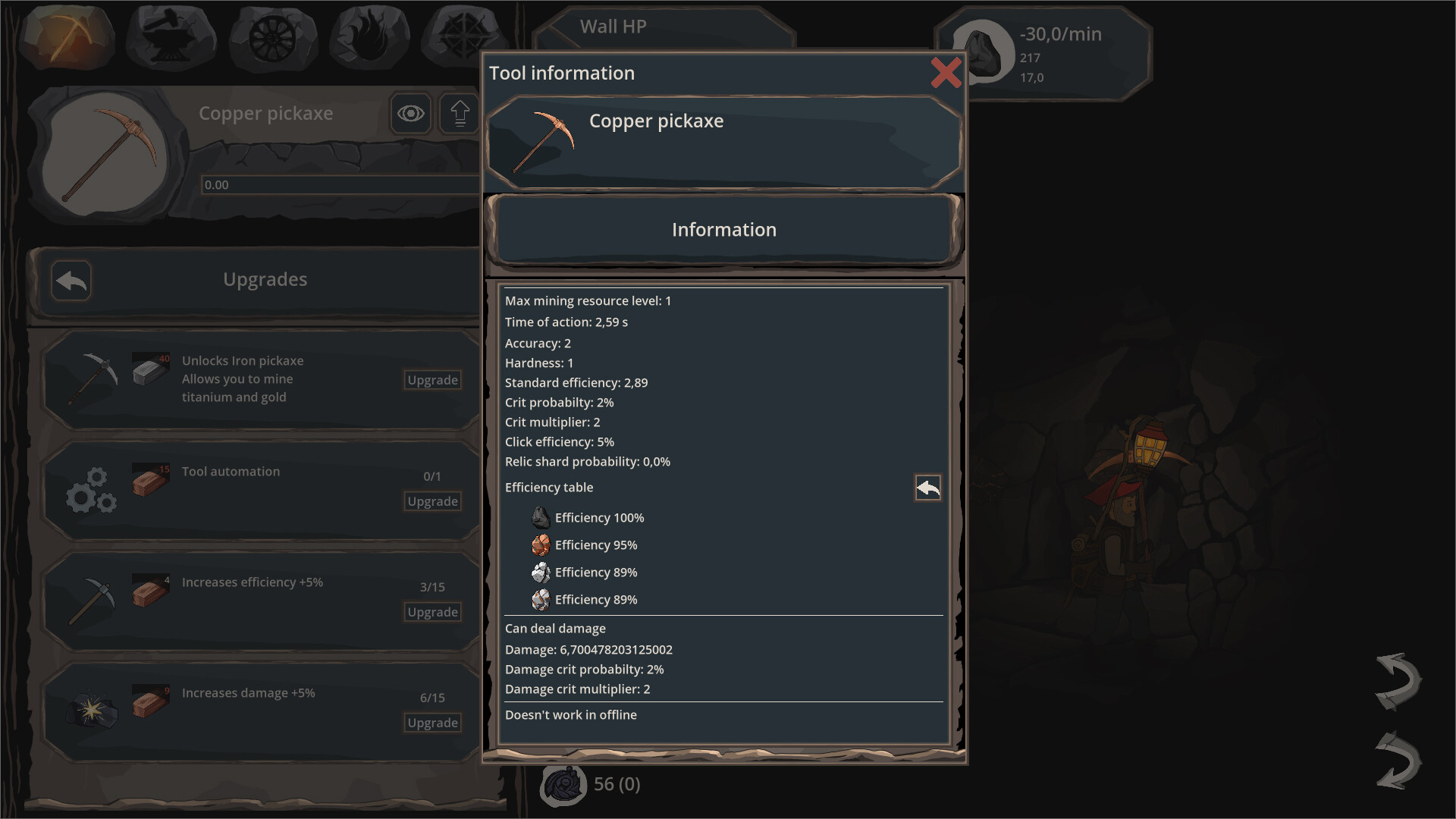Open the Tool information header area
The image size is (1456, 819).
click(561, 73)
